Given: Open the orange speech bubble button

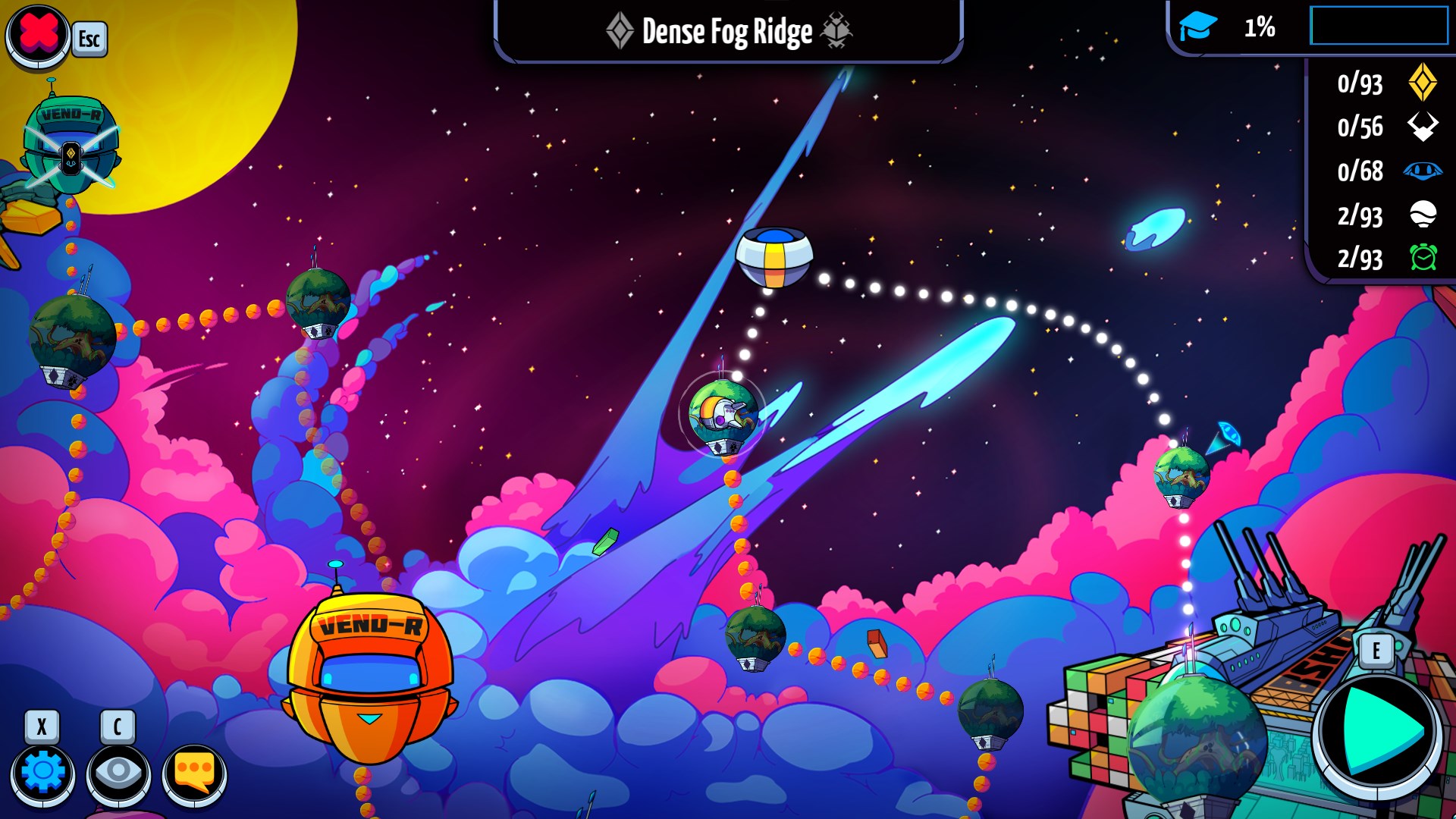Looking at the screenshot, I should (194, 773).
